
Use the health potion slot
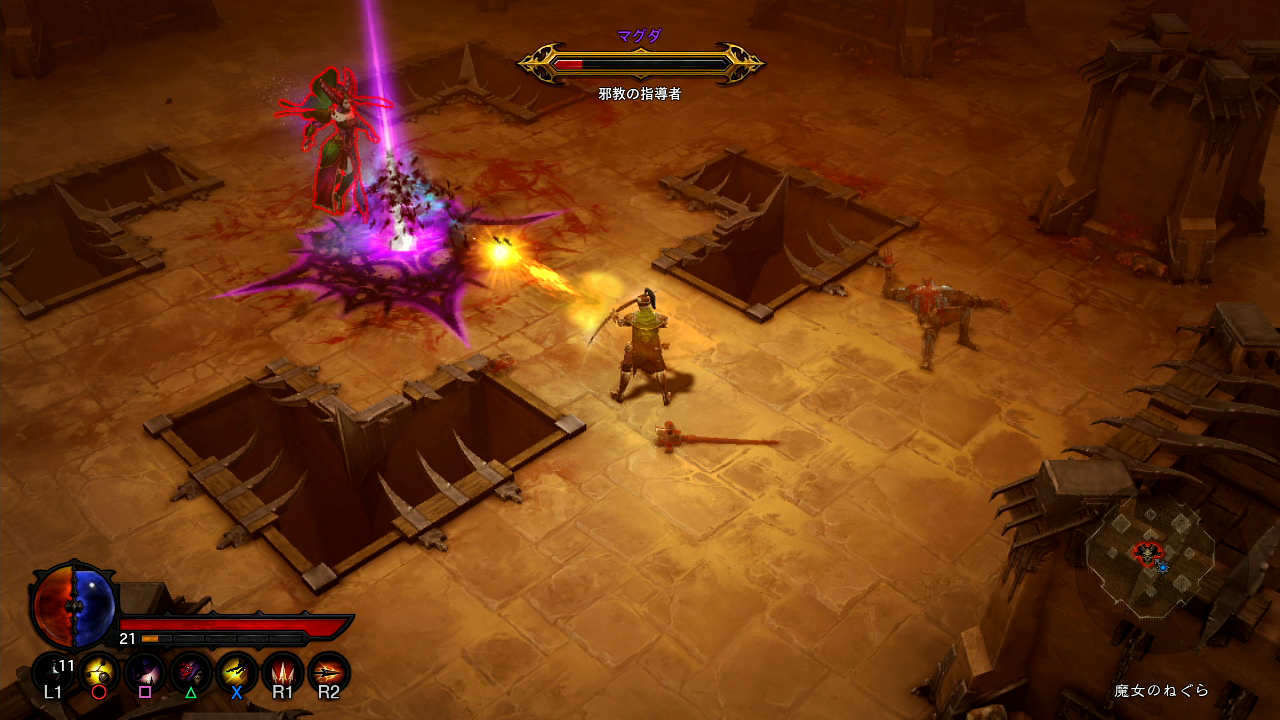point(53,671)
